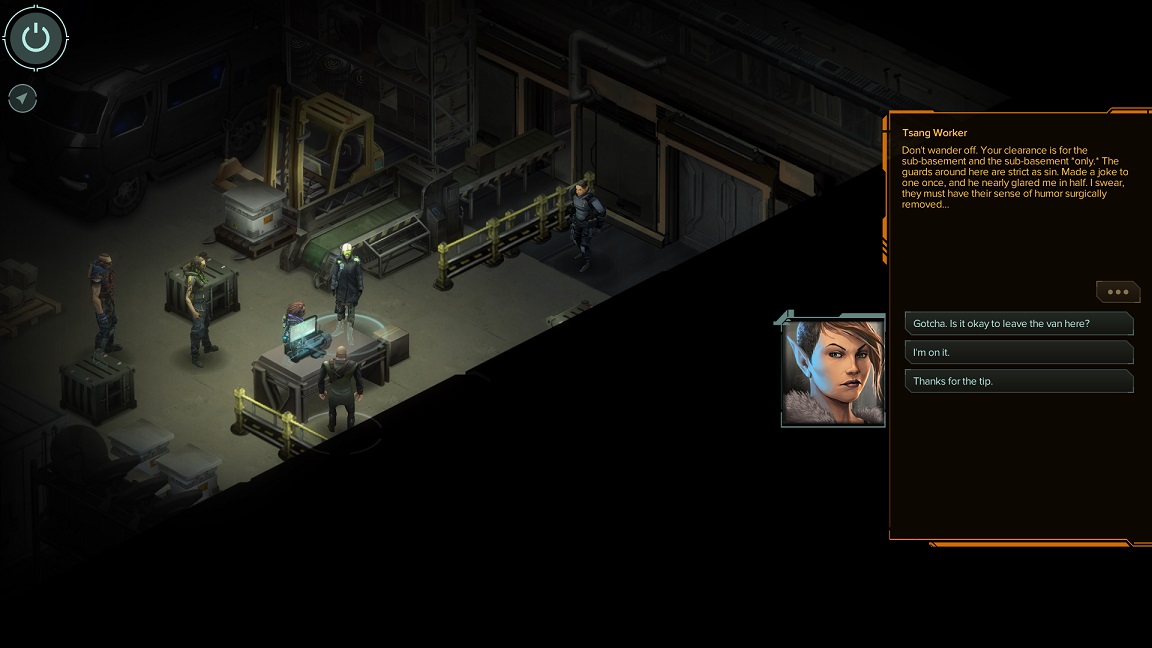Ask if leaving the van here is okay
Screen dimensions: 1152x648
click(x=1018, y=323)
